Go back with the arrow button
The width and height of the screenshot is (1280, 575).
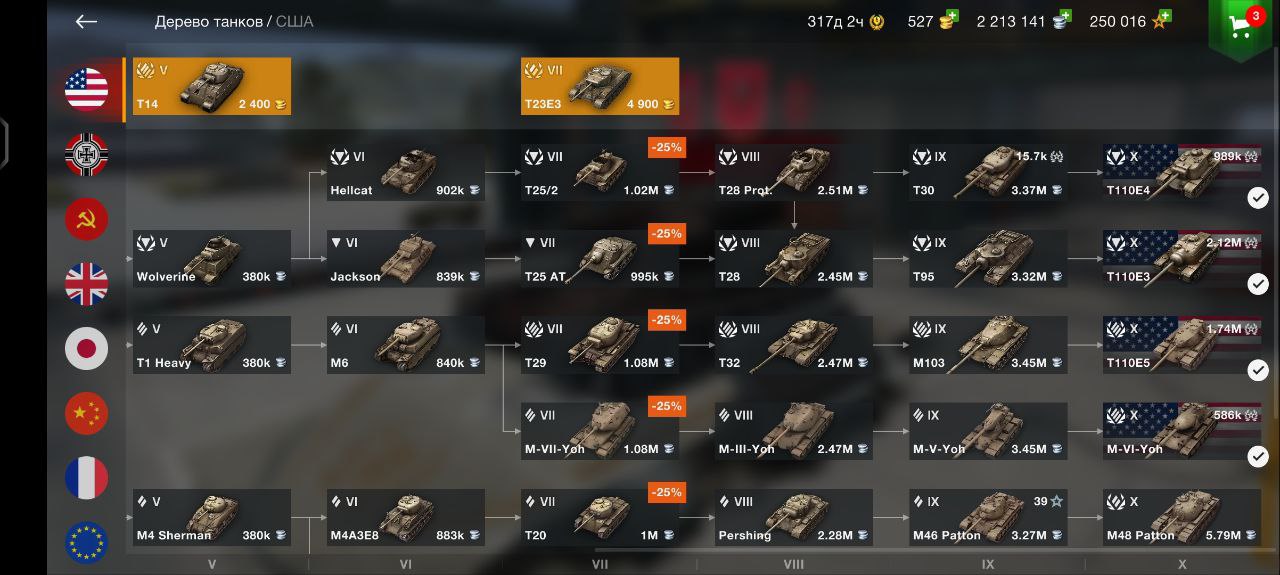86,22
